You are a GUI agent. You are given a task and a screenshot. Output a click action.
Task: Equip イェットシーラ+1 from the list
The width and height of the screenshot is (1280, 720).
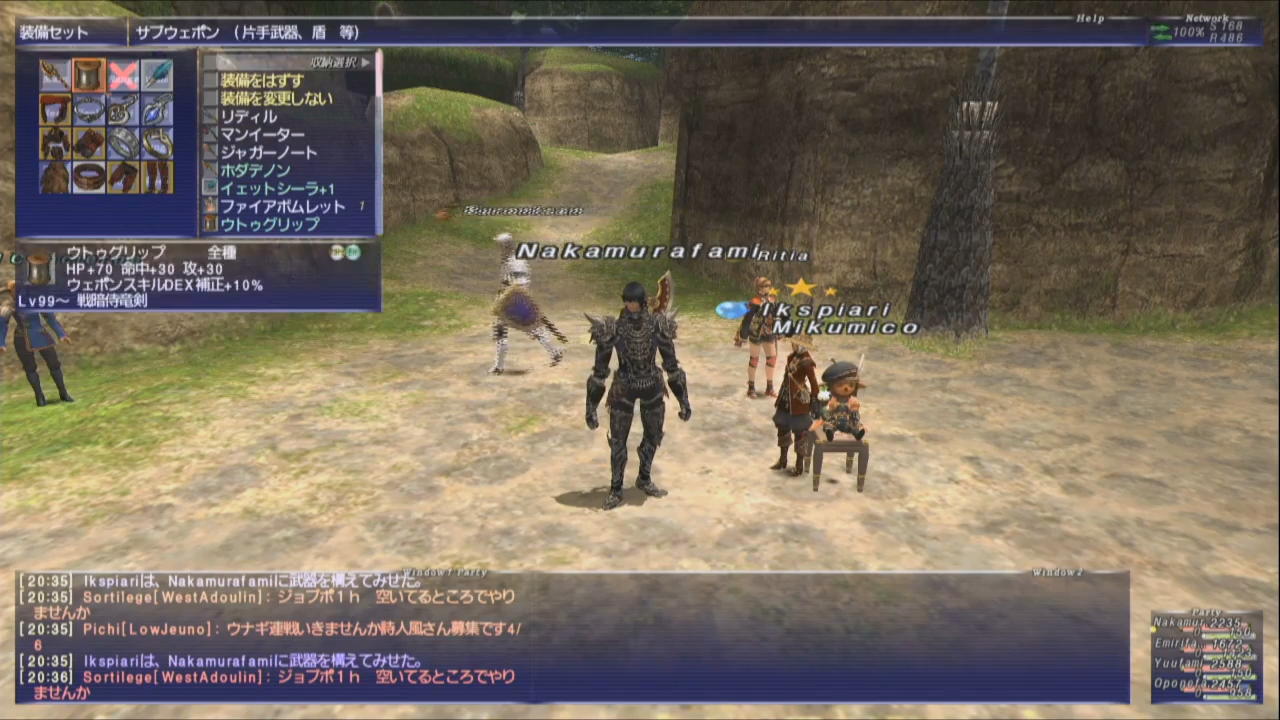(x=277, y=188)
